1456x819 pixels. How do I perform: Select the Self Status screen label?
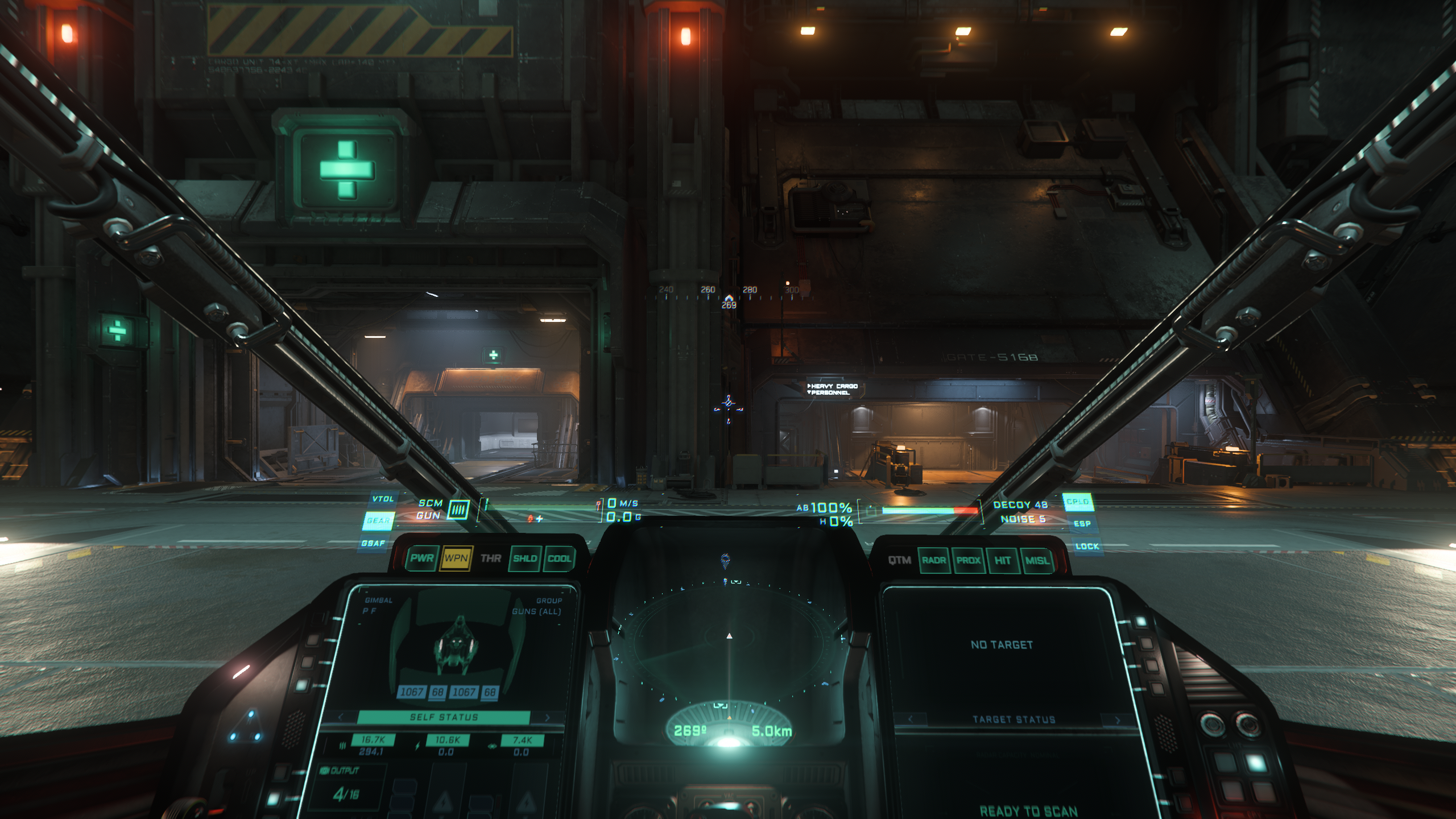444,717
